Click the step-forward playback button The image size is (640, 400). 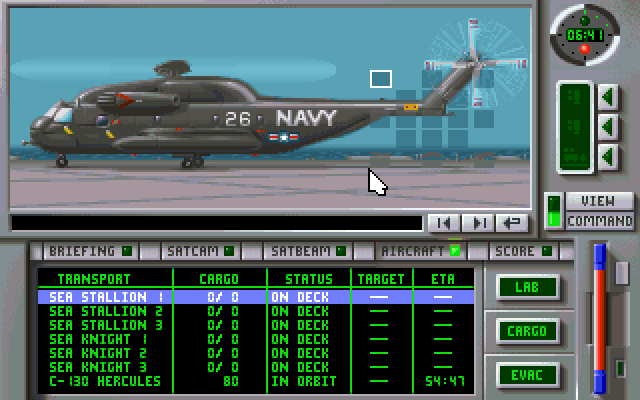[x=479, y=223]
